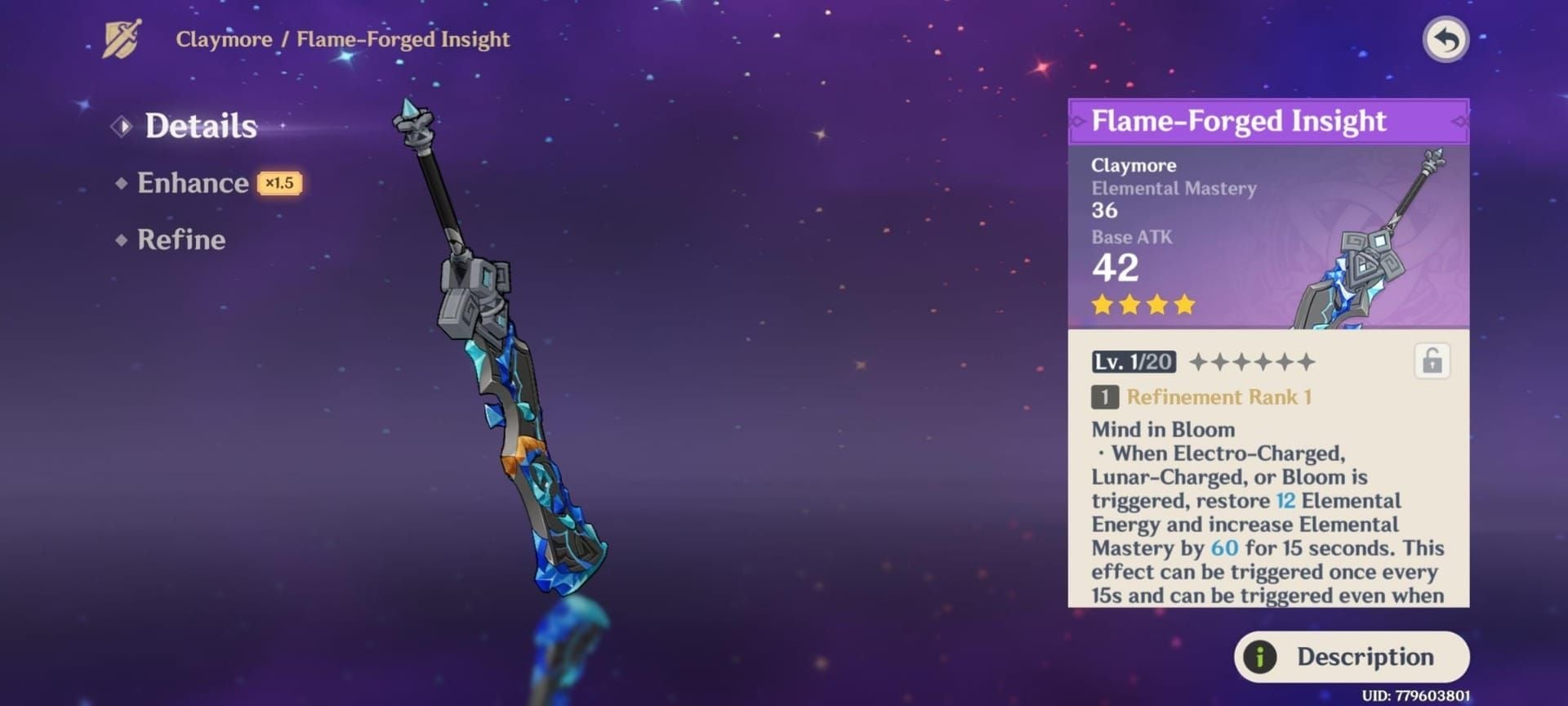Select the Details menu entry

pos(200,125)
